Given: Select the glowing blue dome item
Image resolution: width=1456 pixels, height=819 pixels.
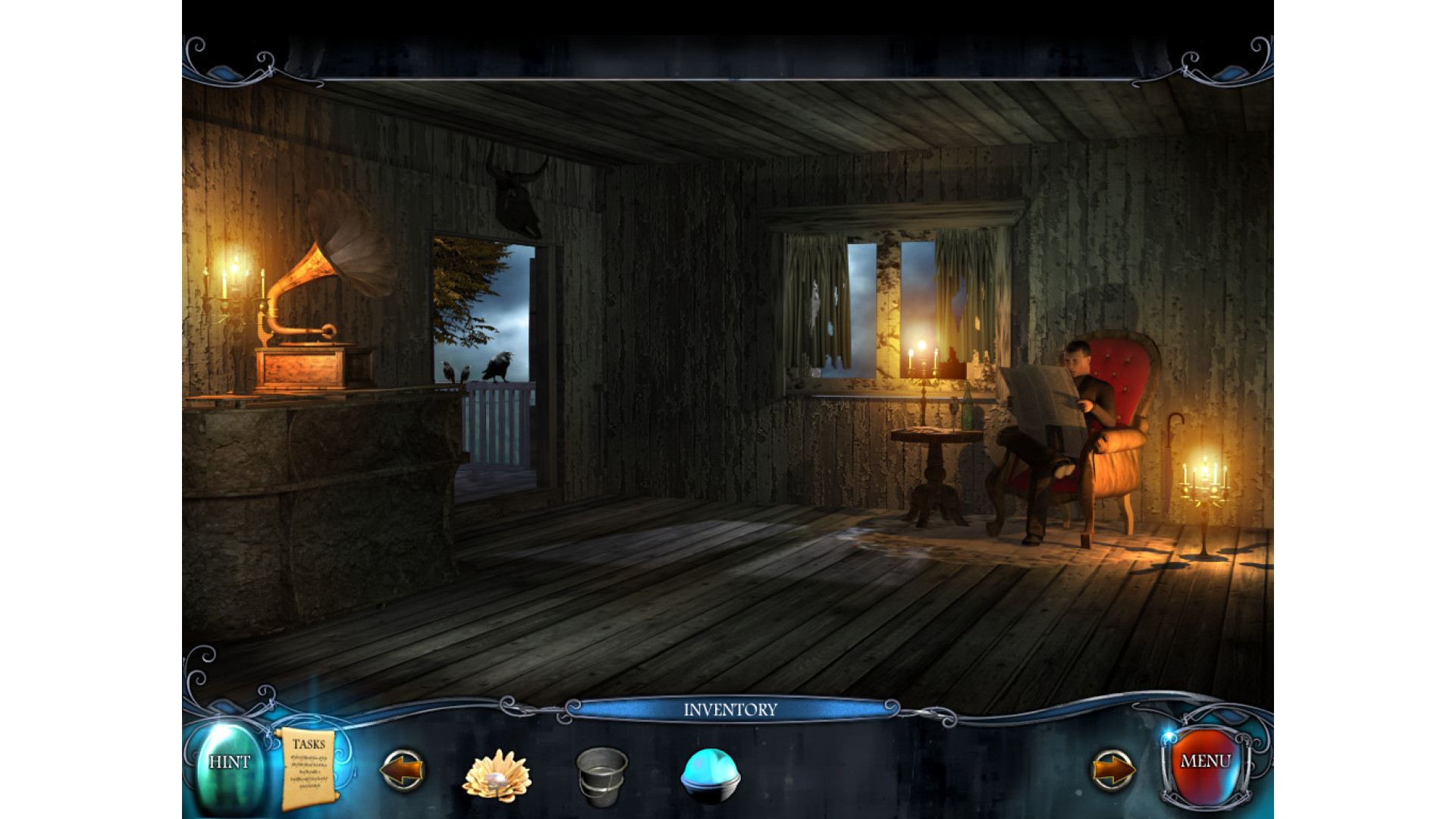Looking at the screenshot, I should (x=710, y=774).
